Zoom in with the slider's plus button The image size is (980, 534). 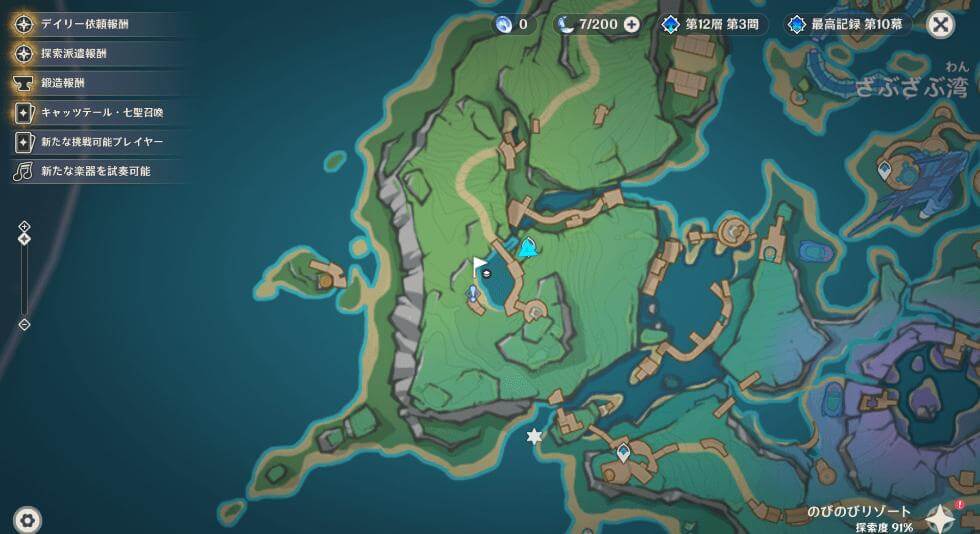tap(24, 226)
